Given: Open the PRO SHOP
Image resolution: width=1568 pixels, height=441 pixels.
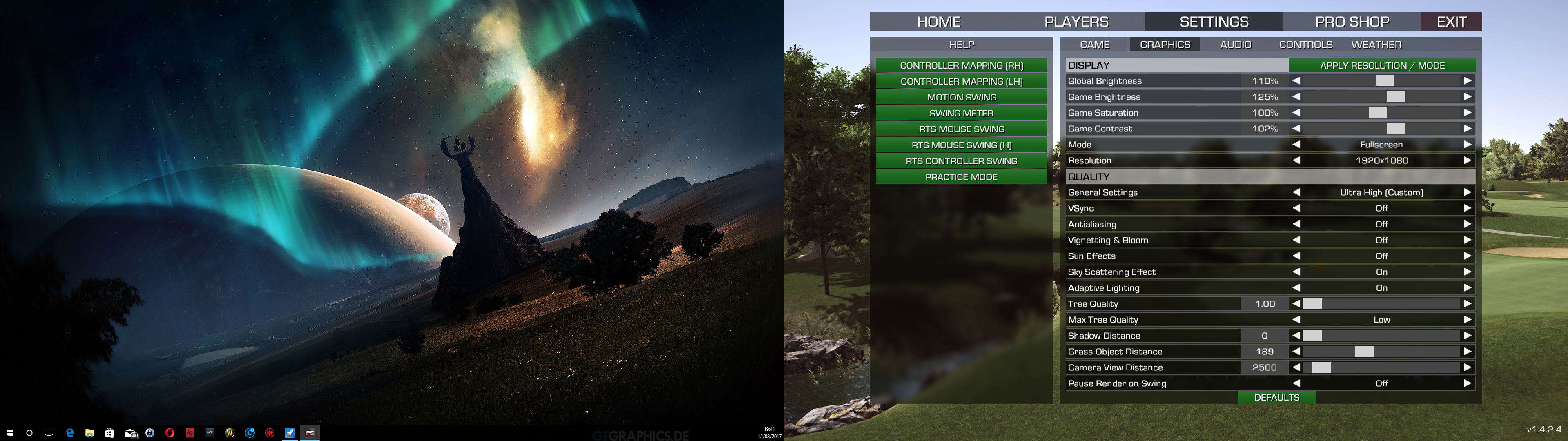Looking at the screenshot, I should pos(1352,22).
